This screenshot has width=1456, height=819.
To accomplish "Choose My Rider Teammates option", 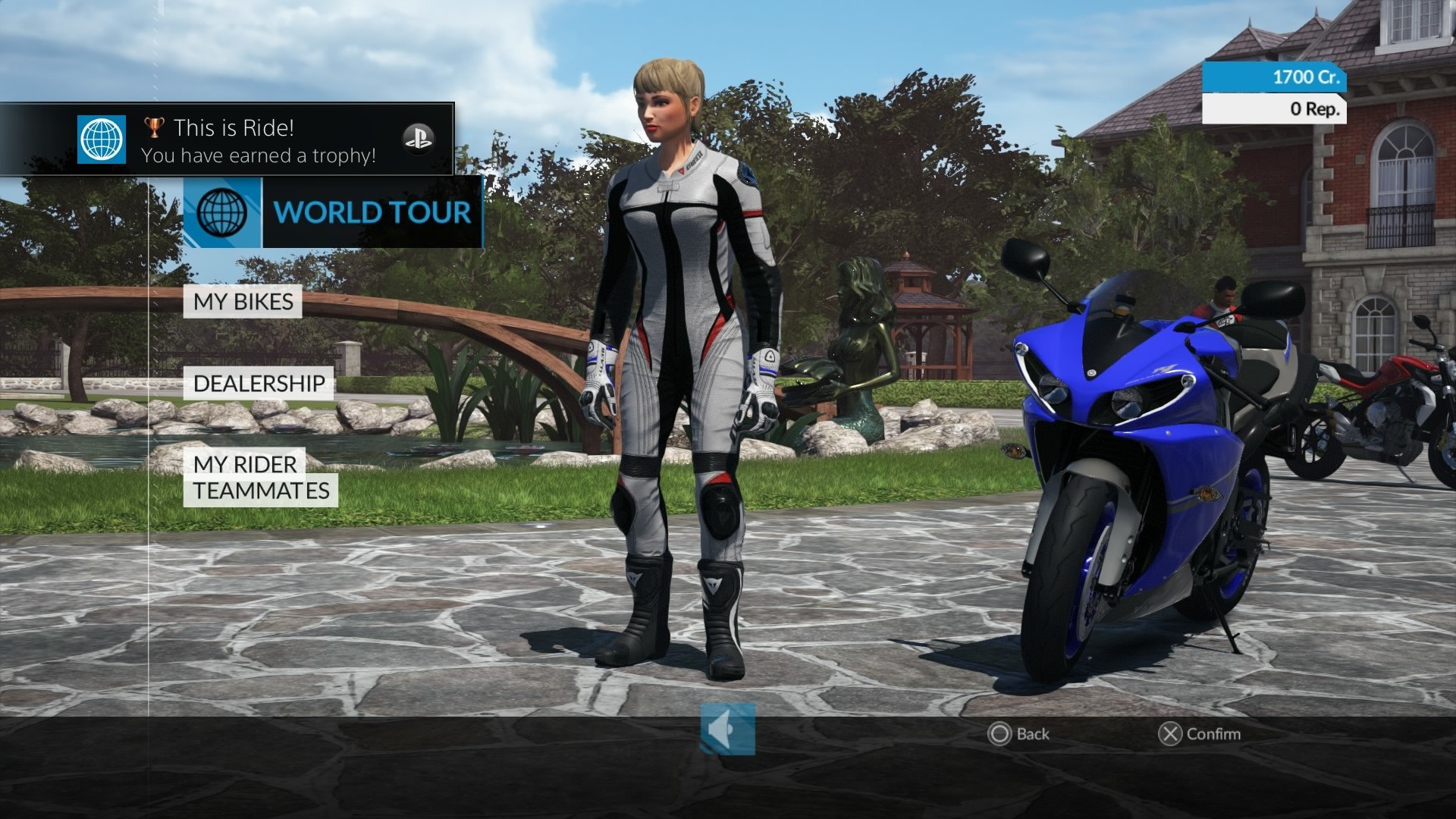I will (x=260, y=478).
